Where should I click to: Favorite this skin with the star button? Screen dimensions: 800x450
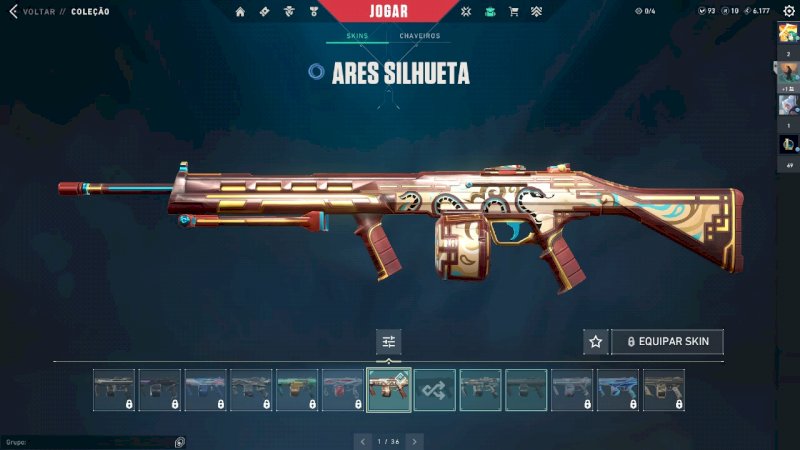pos(596,342)
